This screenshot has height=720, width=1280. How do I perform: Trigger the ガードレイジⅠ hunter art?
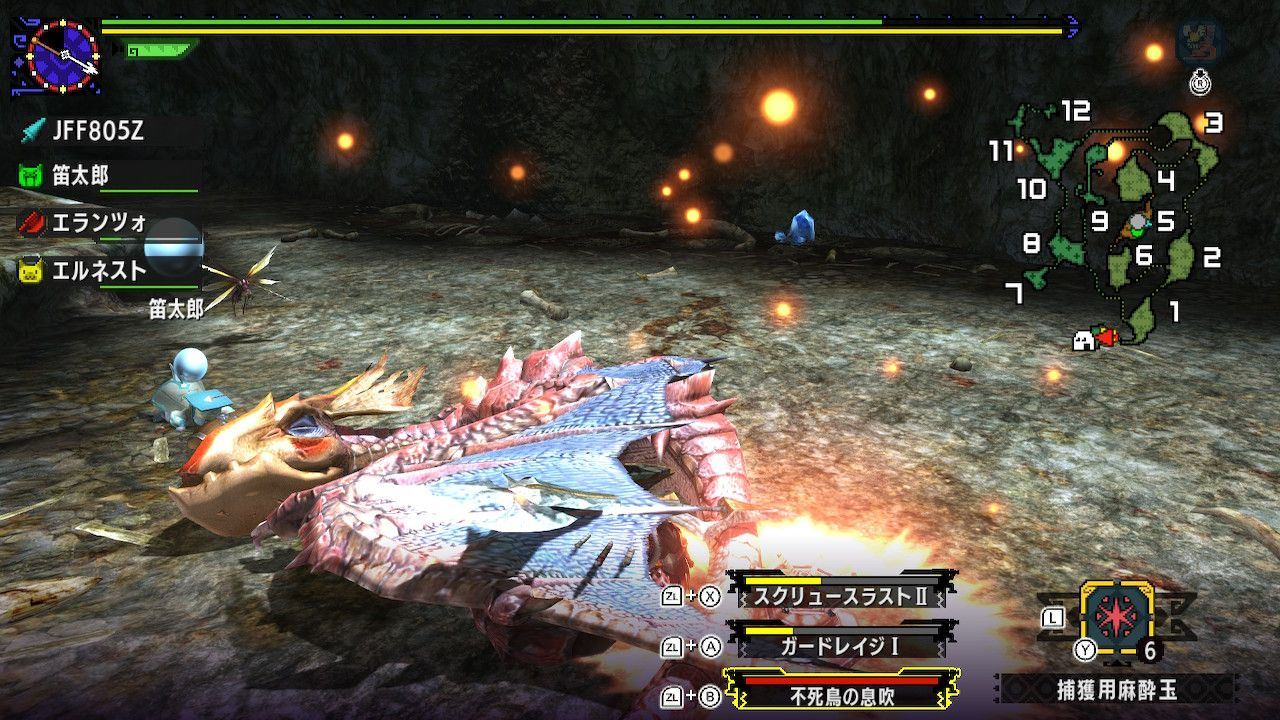pyautogui.click(x=838, y=646)
